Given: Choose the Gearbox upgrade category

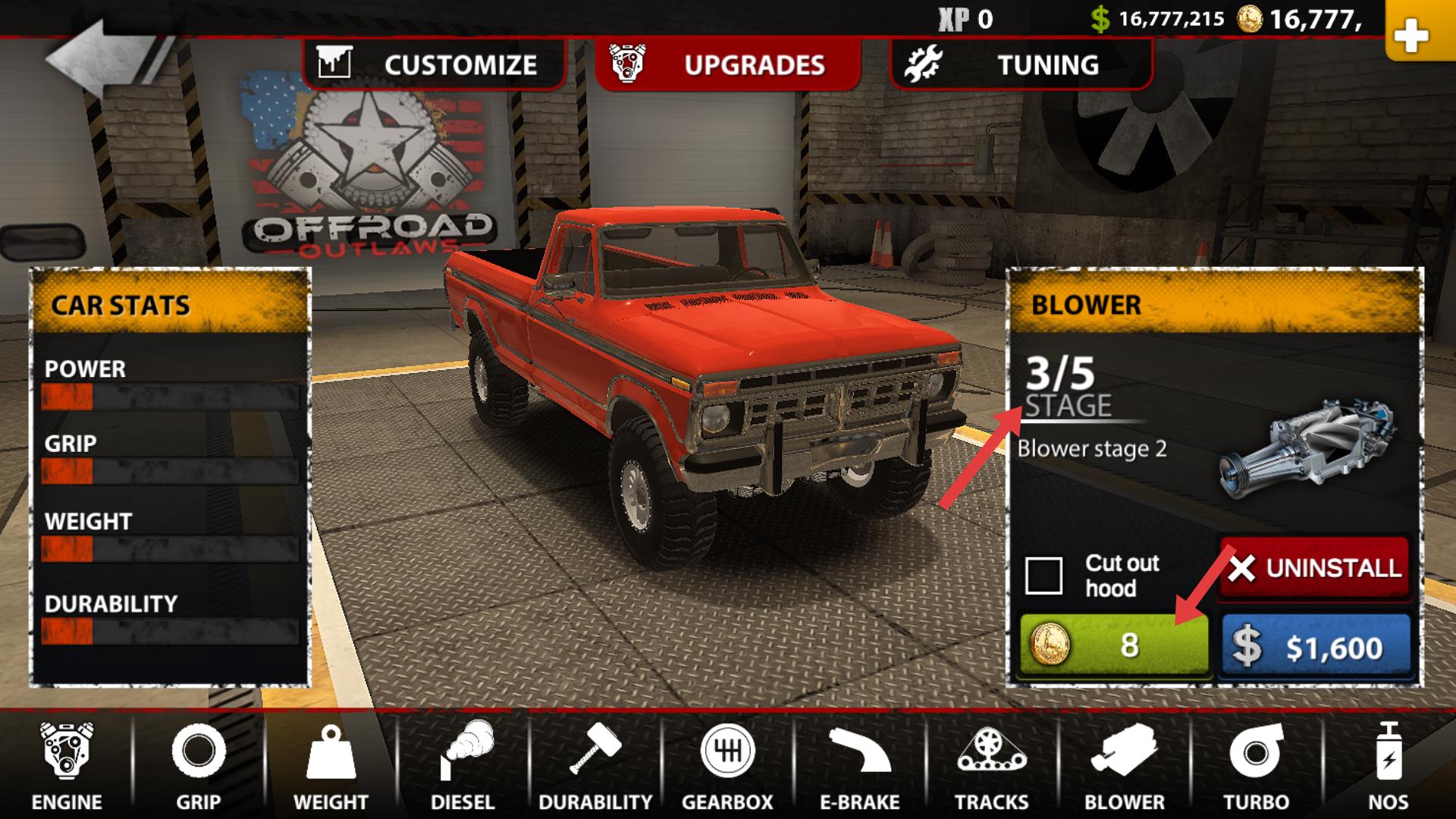Looking at the screenshot, I should (727, 766).
